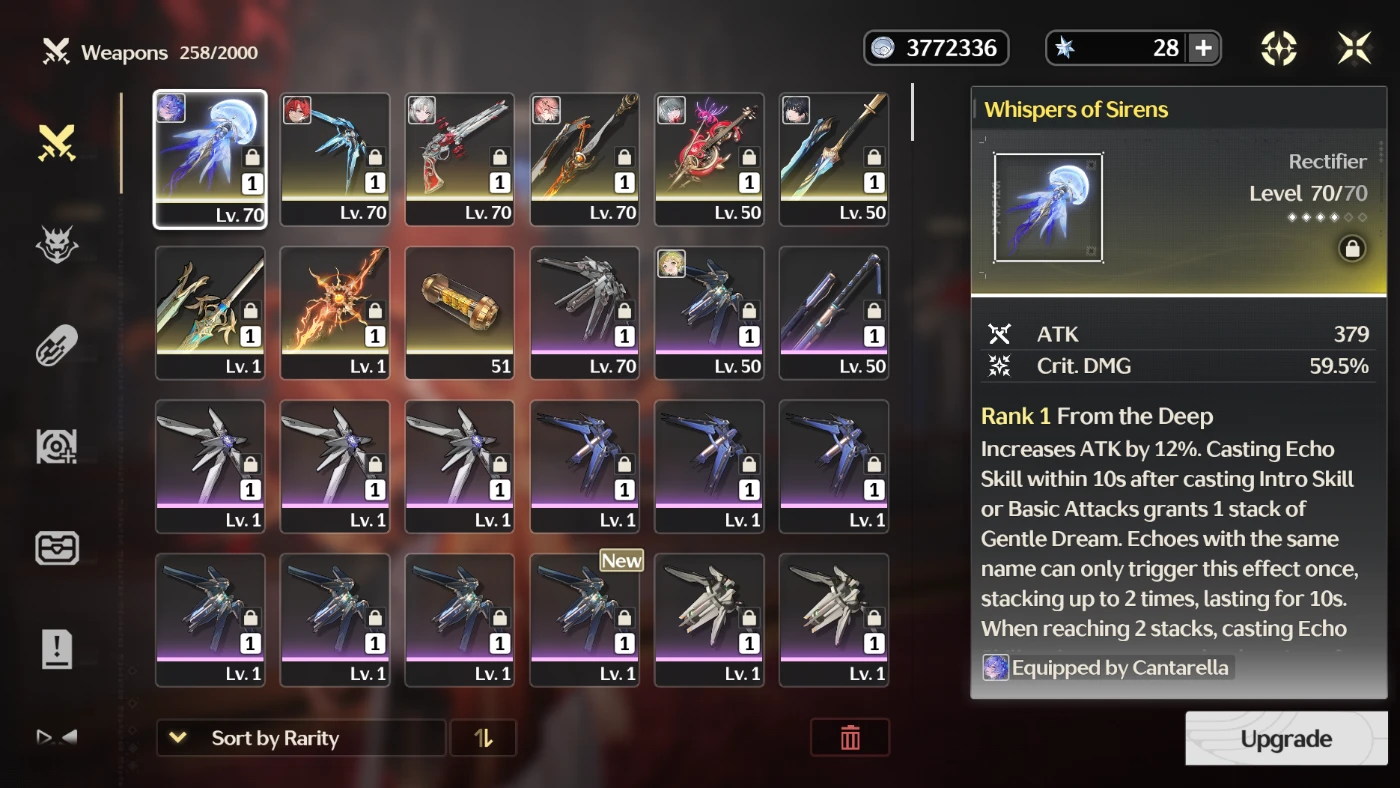Select the fiery orange gauntlets weapon
Viewport: 1400px width, 788px height.
coord(335,313)
